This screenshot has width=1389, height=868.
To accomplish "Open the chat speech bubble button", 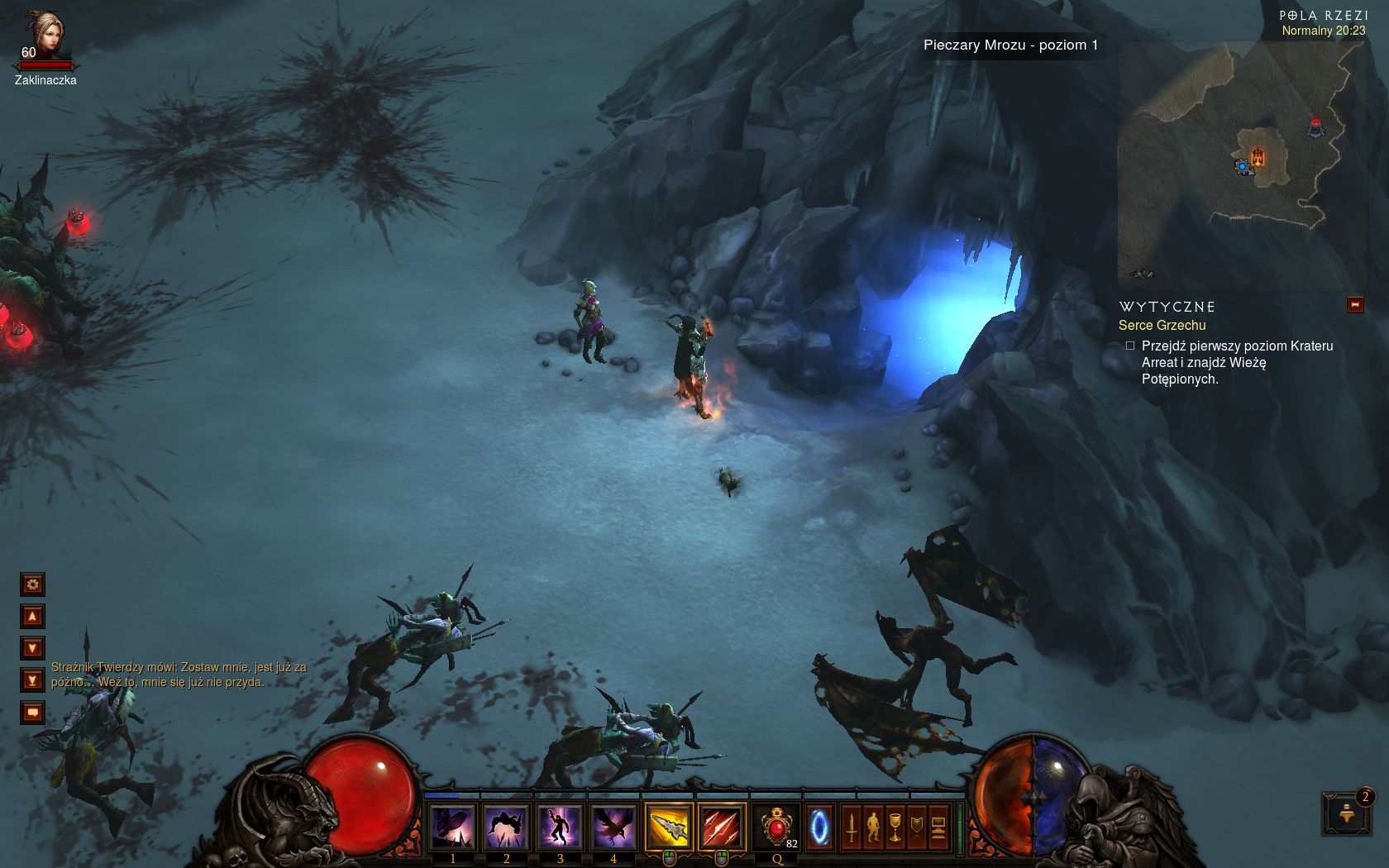I will pos(32,712).
